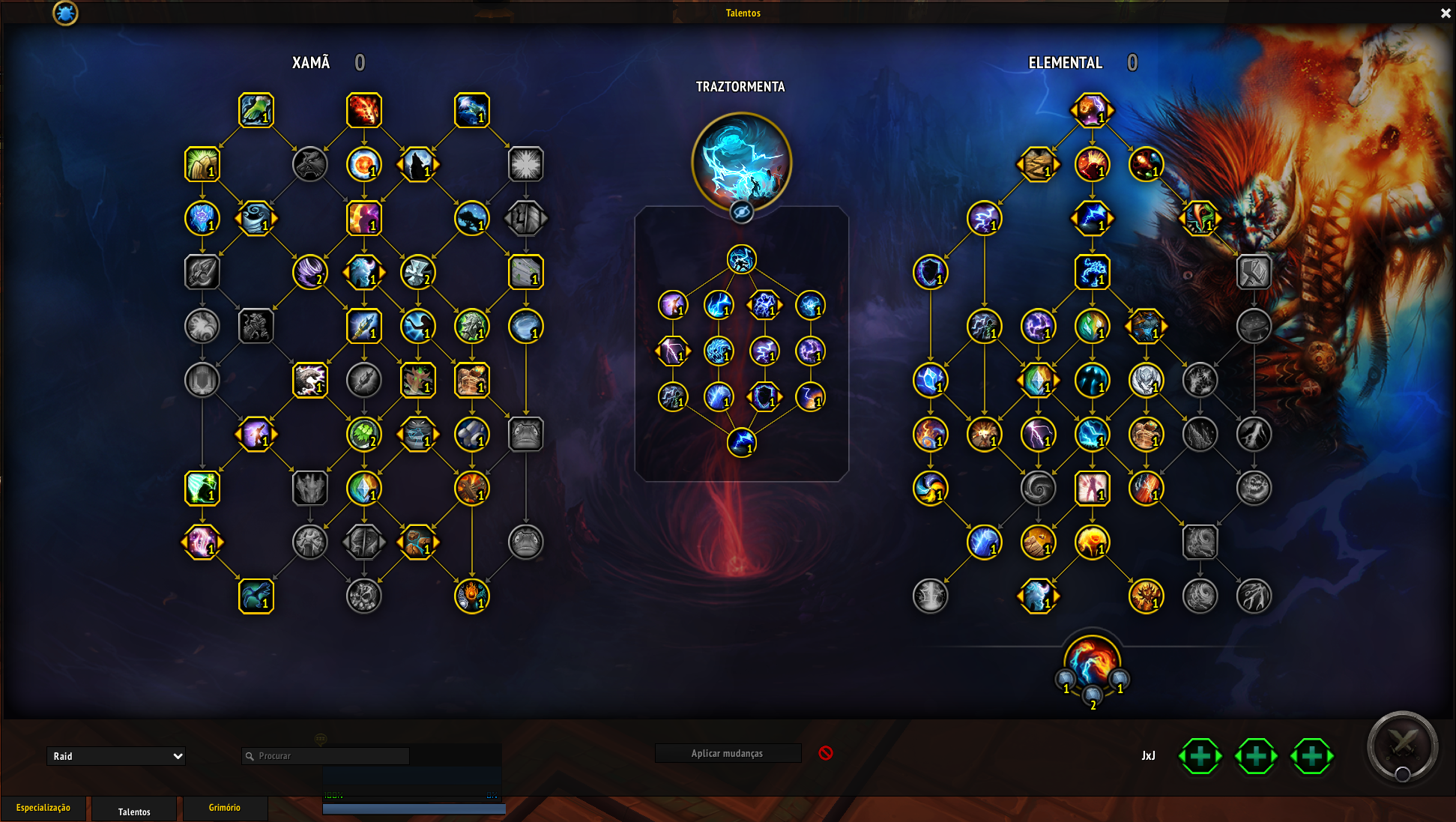Open the Raid loadout dropdown
The width and height of the screenshot is (1456, 822).
(116, 756)
